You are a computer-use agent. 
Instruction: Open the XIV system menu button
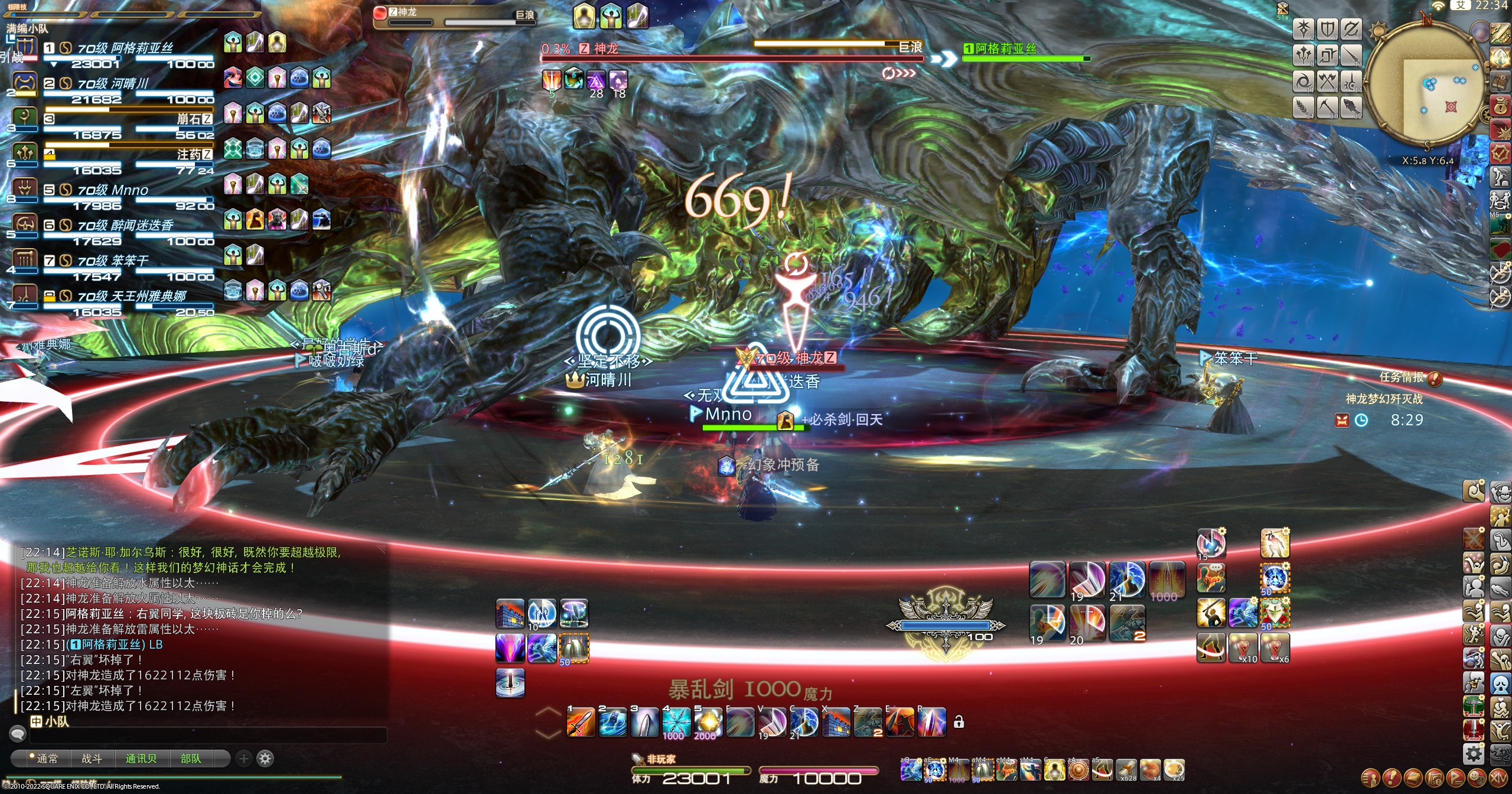pyautogui.click(x=1497, y=777)
